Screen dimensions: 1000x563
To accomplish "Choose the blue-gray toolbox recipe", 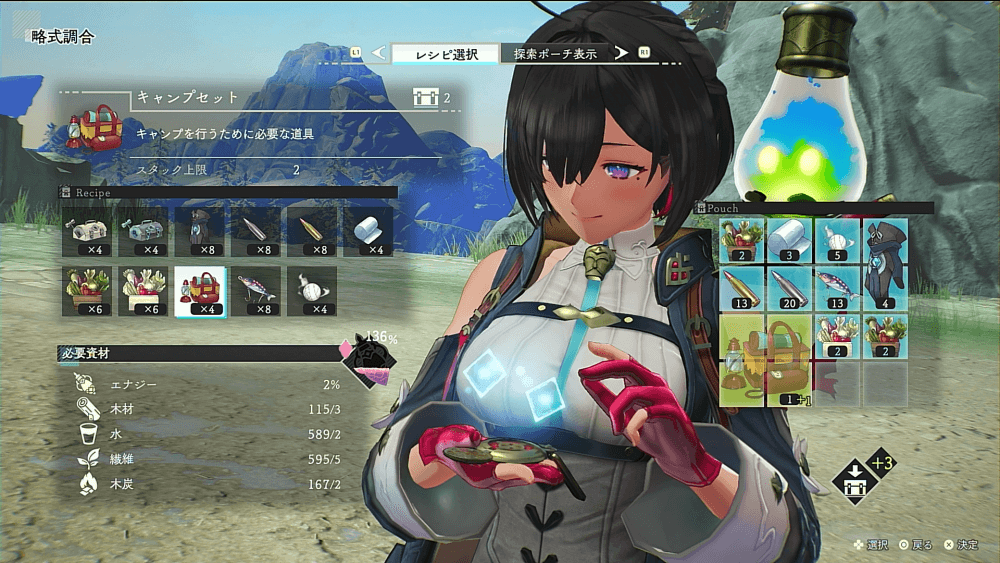I will 144,231.
